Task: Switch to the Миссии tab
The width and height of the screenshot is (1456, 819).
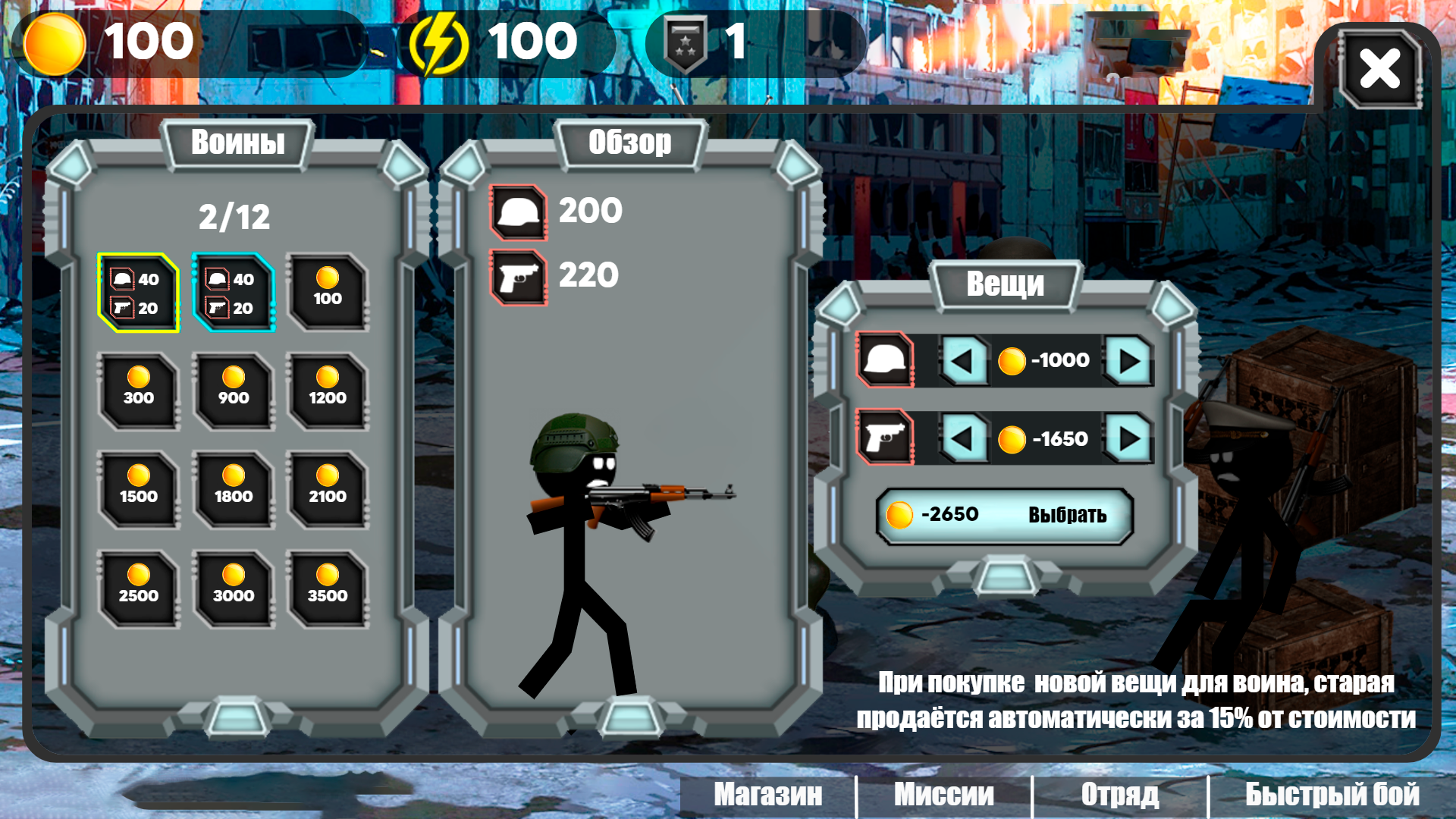Action: pyautogui.click(x=944, y=795)
